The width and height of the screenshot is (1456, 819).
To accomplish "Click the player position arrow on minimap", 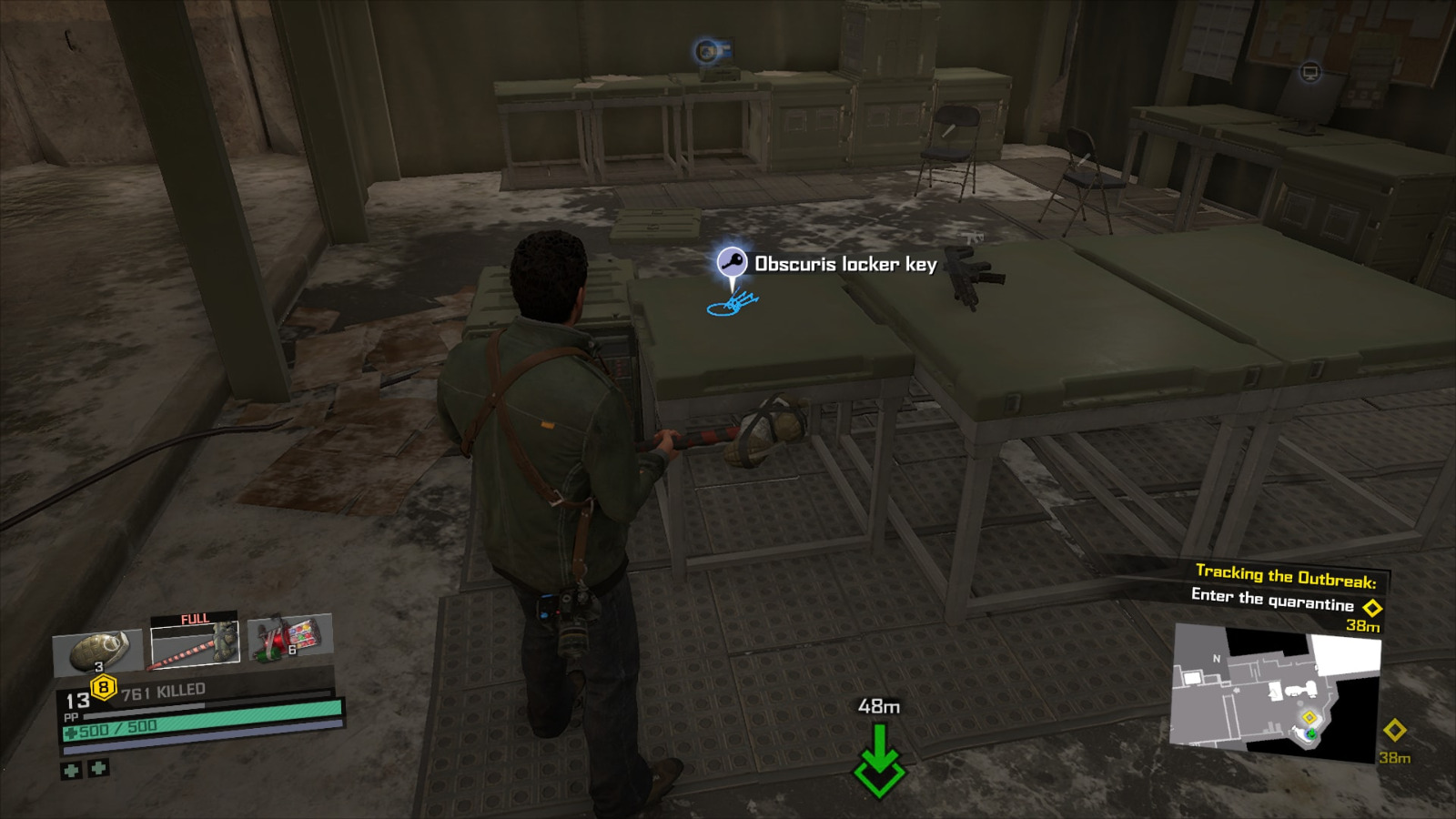I will pos(1311,734).
